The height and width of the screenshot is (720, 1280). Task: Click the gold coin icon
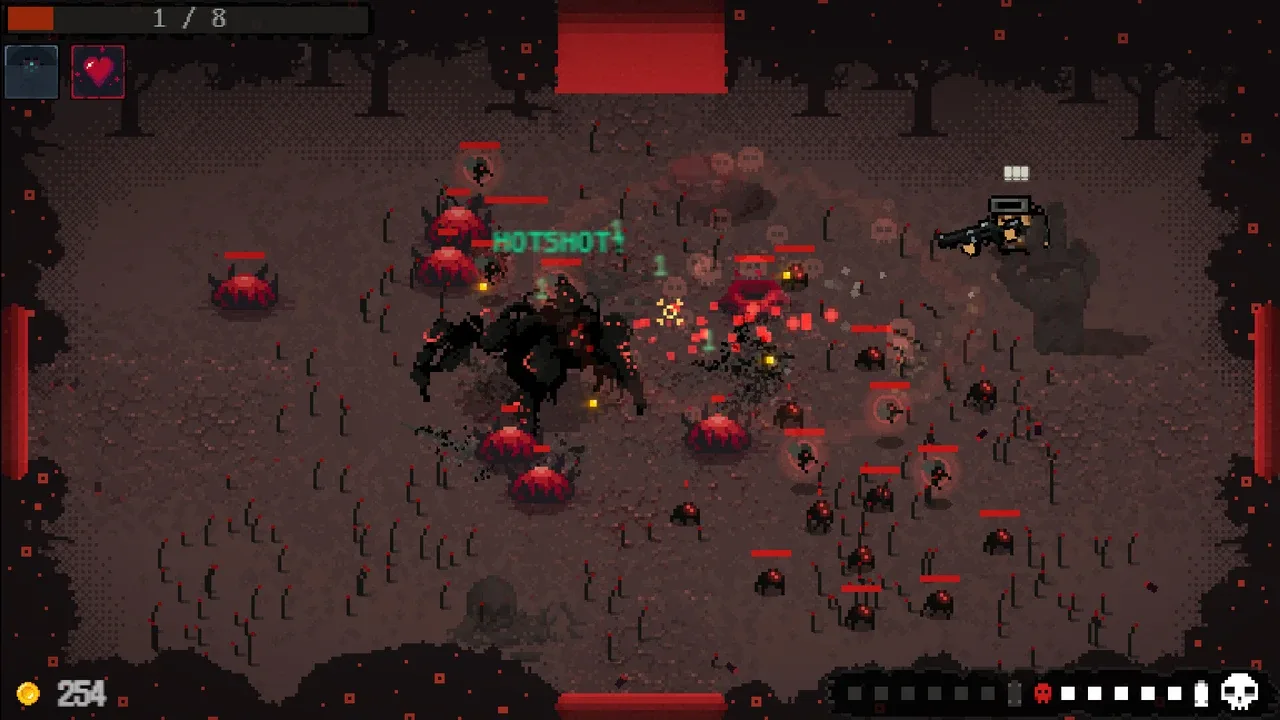[x=29, y=693]
